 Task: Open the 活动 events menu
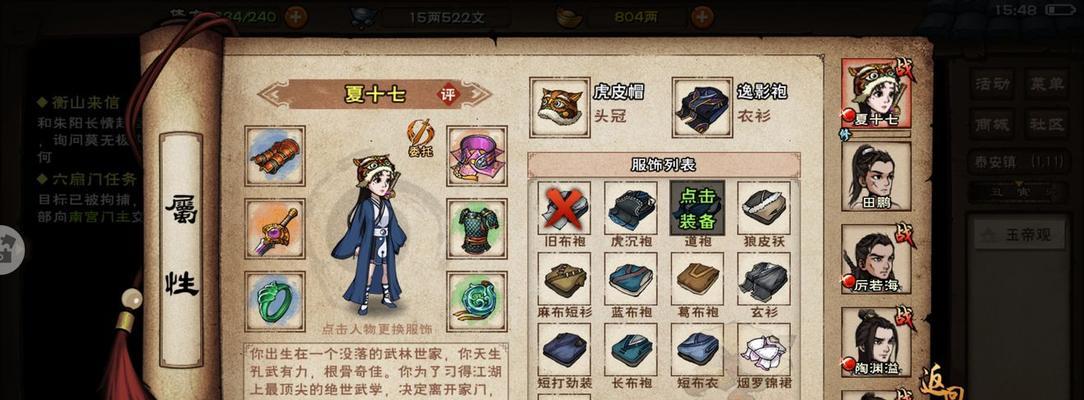click(x=993, y=84)
